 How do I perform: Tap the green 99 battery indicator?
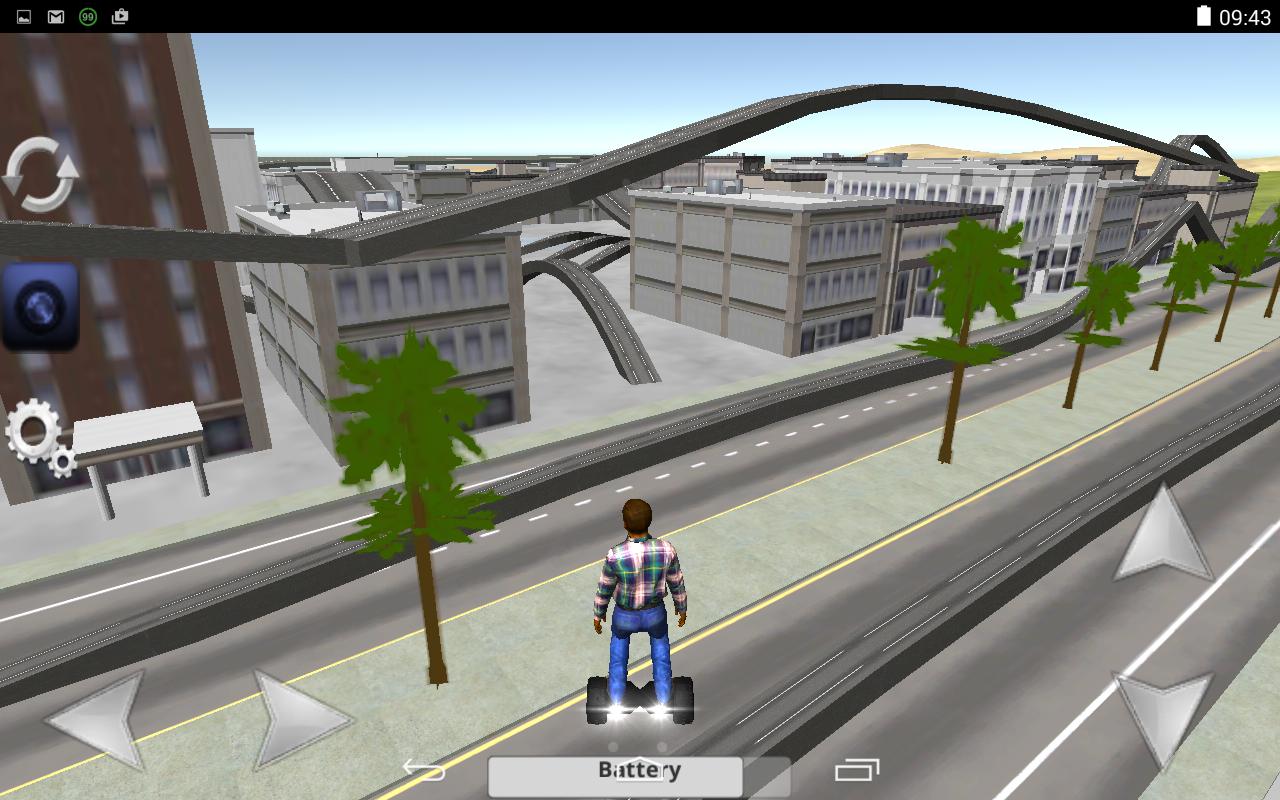pos(88,15)
